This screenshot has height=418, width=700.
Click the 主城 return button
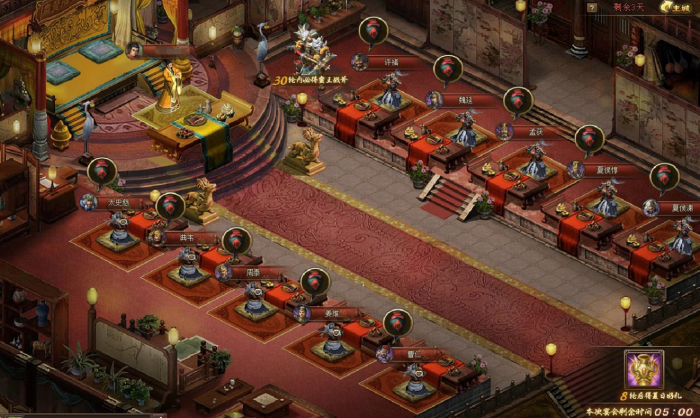[x=680, y=8]
